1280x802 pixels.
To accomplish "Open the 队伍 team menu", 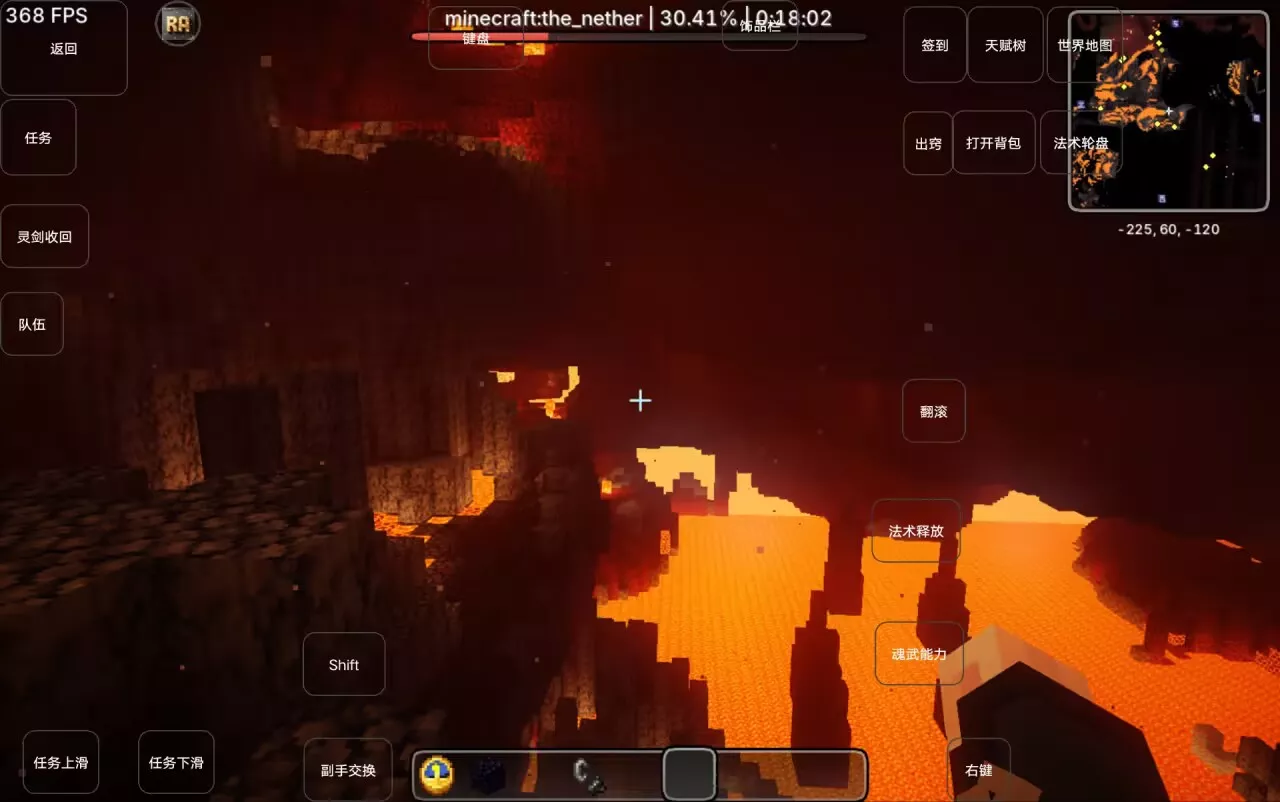I will pos(32,325).
